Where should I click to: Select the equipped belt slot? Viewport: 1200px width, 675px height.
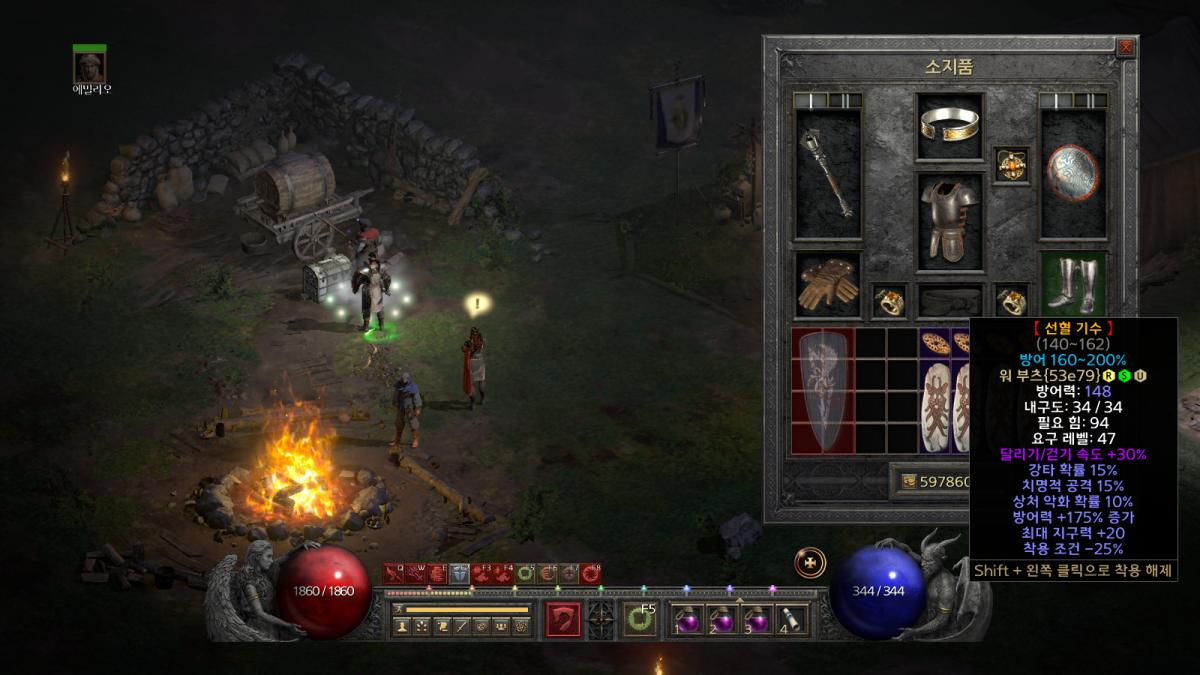point(949,300)
